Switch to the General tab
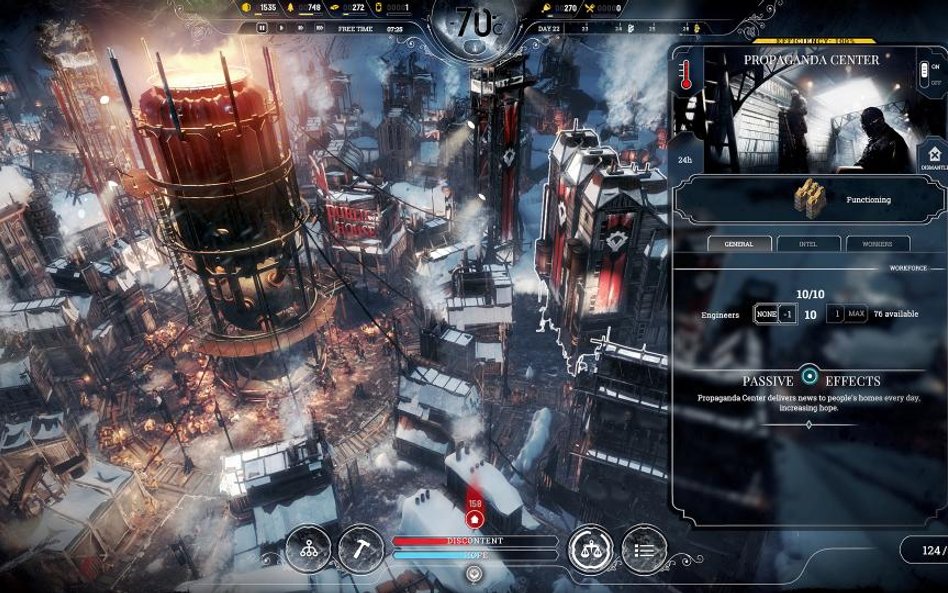This screenshot has width=948, height=593. [x=739, y=243]
